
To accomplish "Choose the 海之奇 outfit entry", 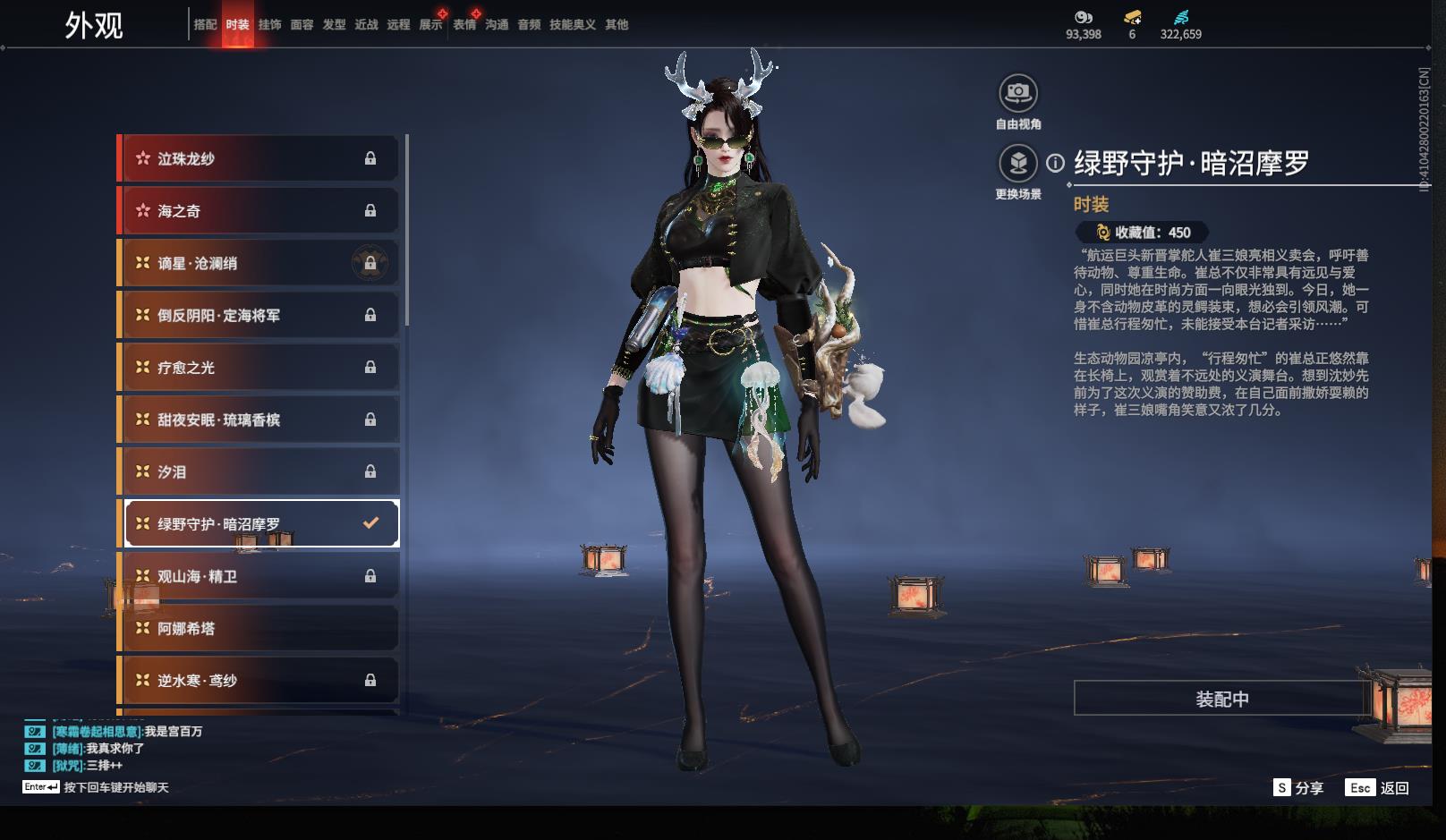I will (x=259, y=211).
